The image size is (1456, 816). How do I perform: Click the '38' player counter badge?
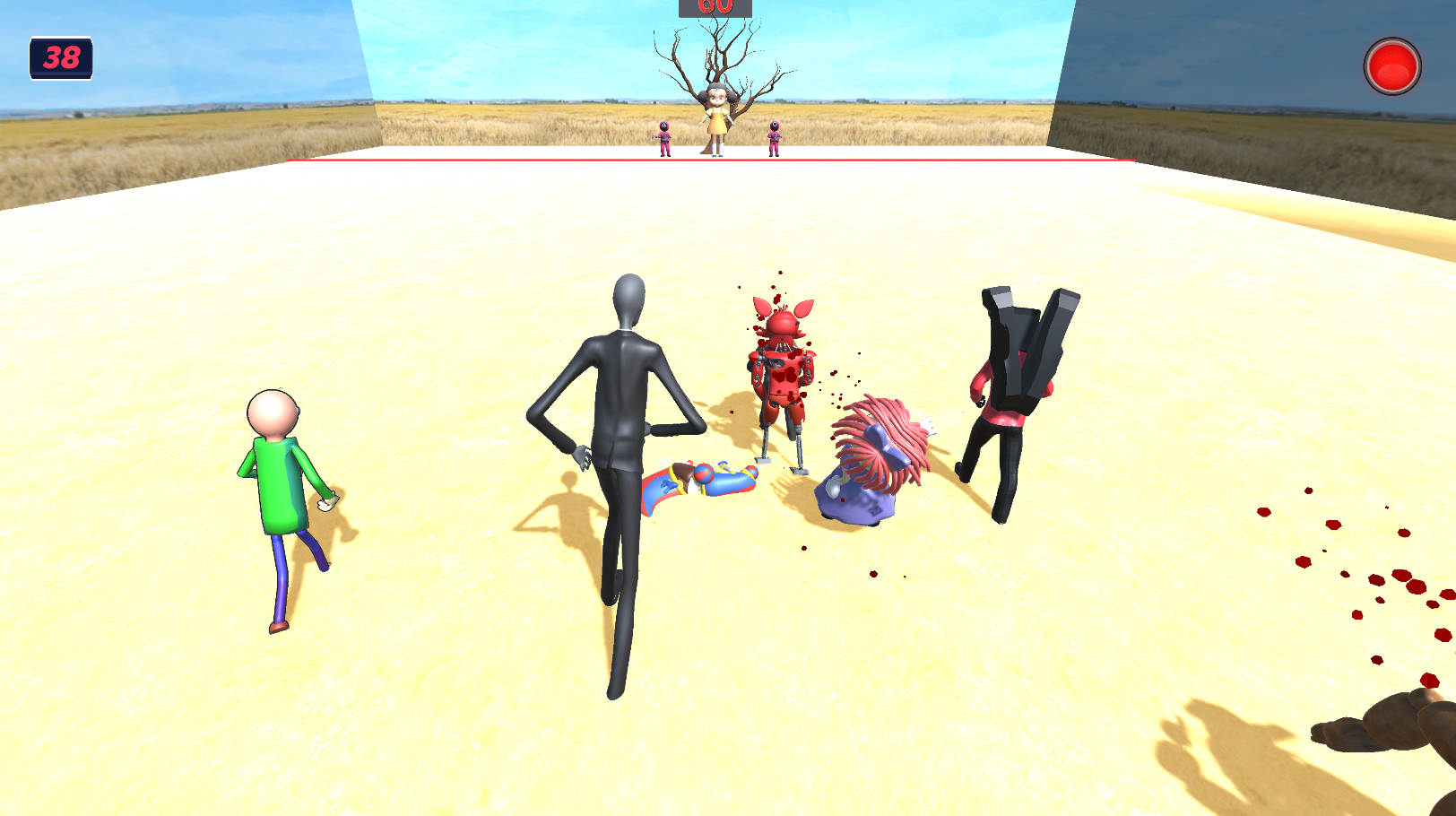[59, 58]
